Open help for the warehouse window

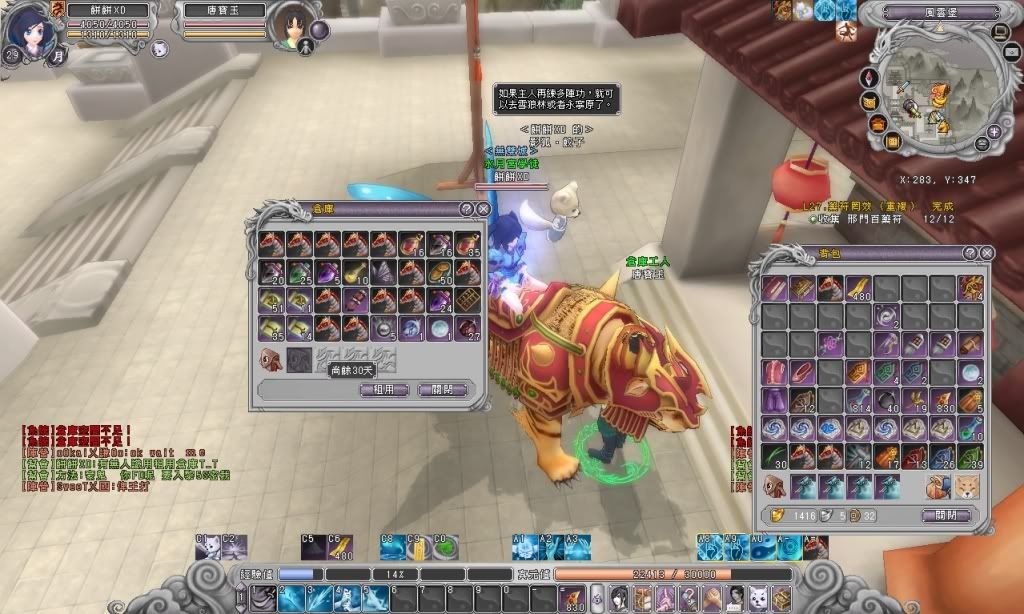pos(466,209)
